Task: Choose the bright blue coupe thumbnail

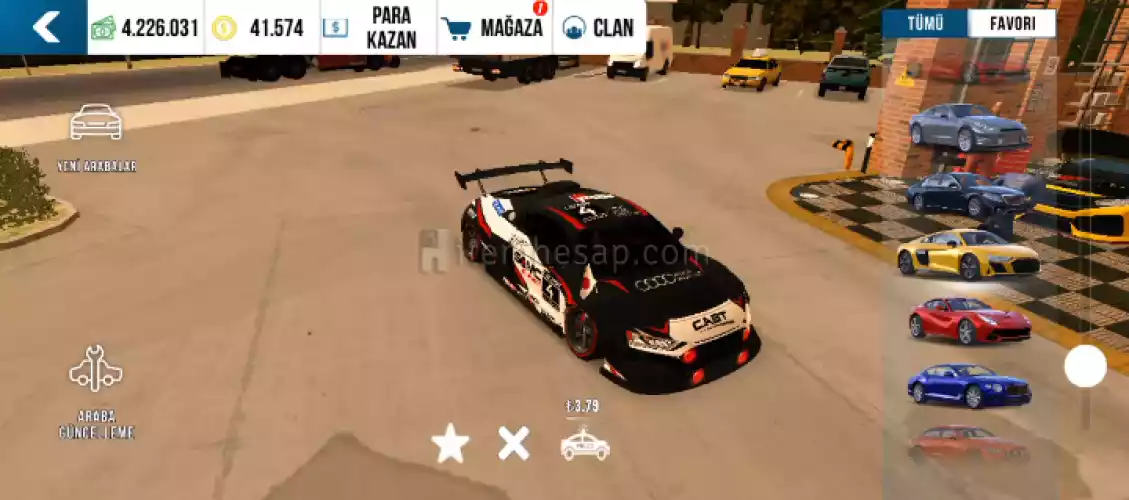Action: click(967, 385)
